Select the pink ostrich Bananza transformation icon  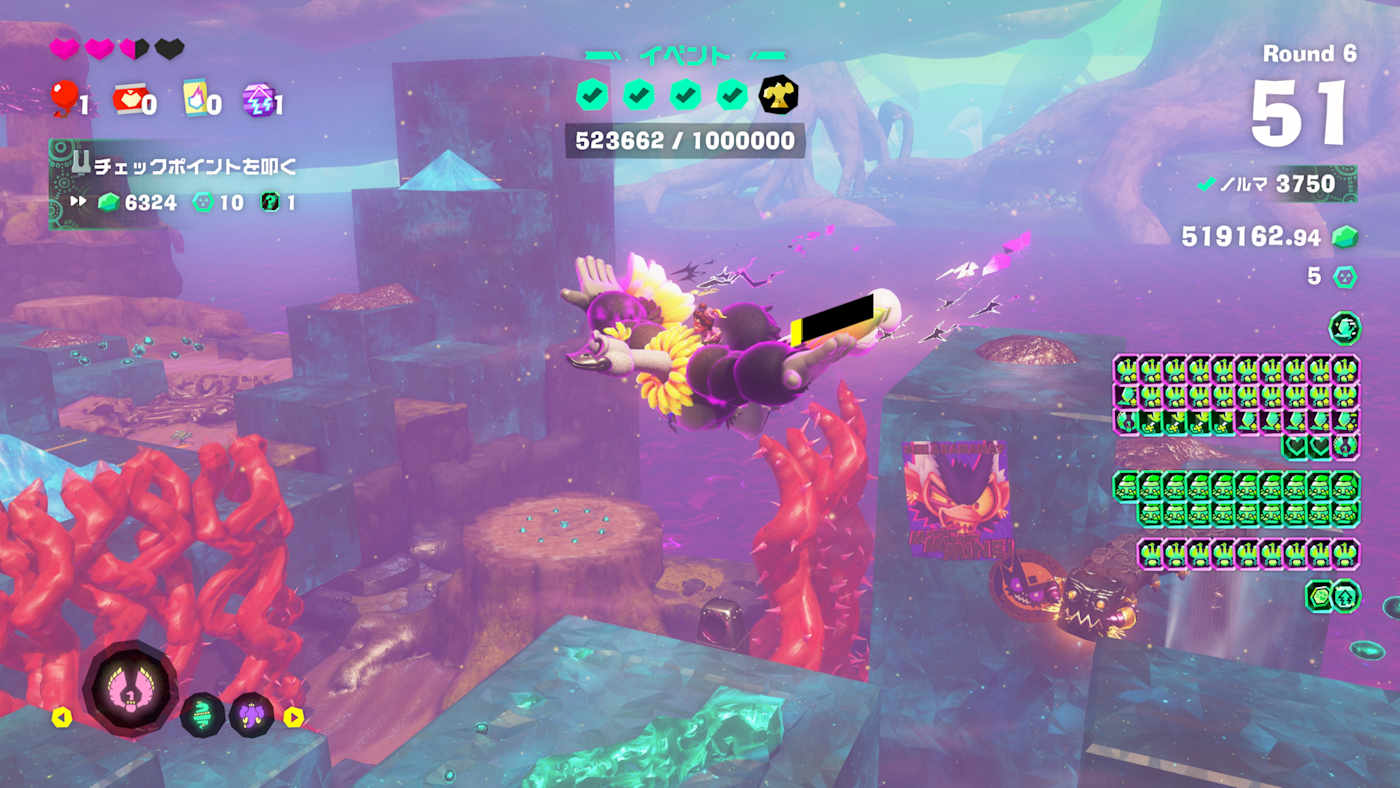[x=130, y=688]
